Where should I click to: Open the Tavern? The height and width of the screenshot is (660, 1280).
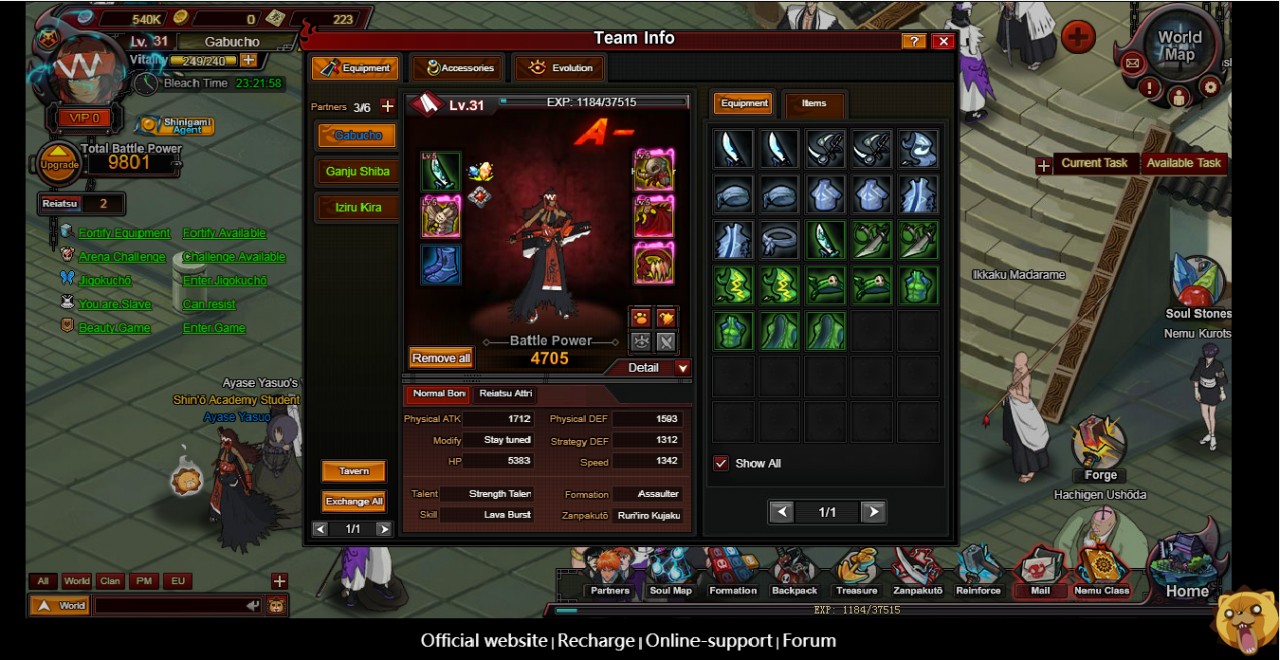[354, 471]
